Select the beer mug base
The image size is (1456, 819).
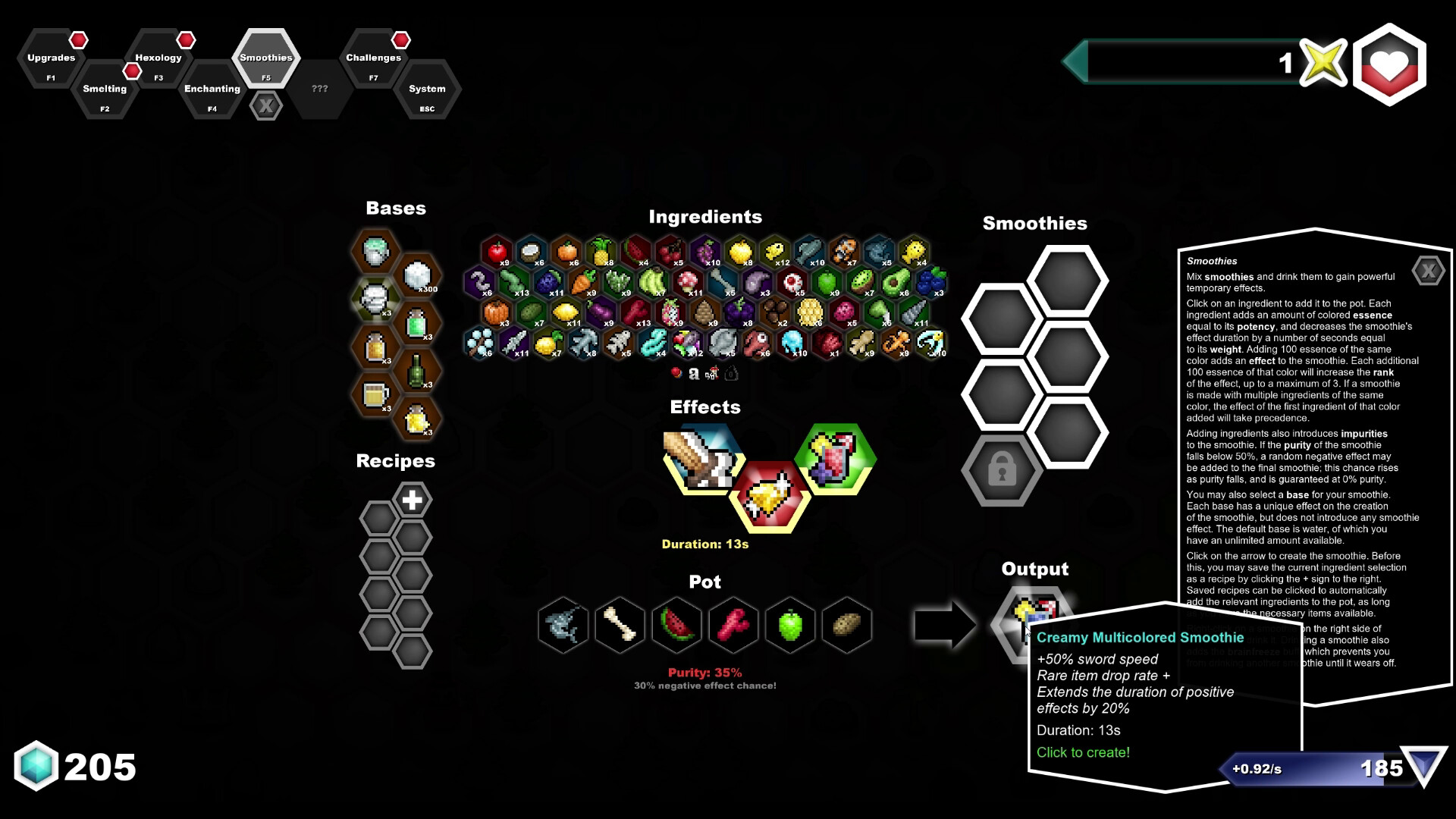[374, 394]
